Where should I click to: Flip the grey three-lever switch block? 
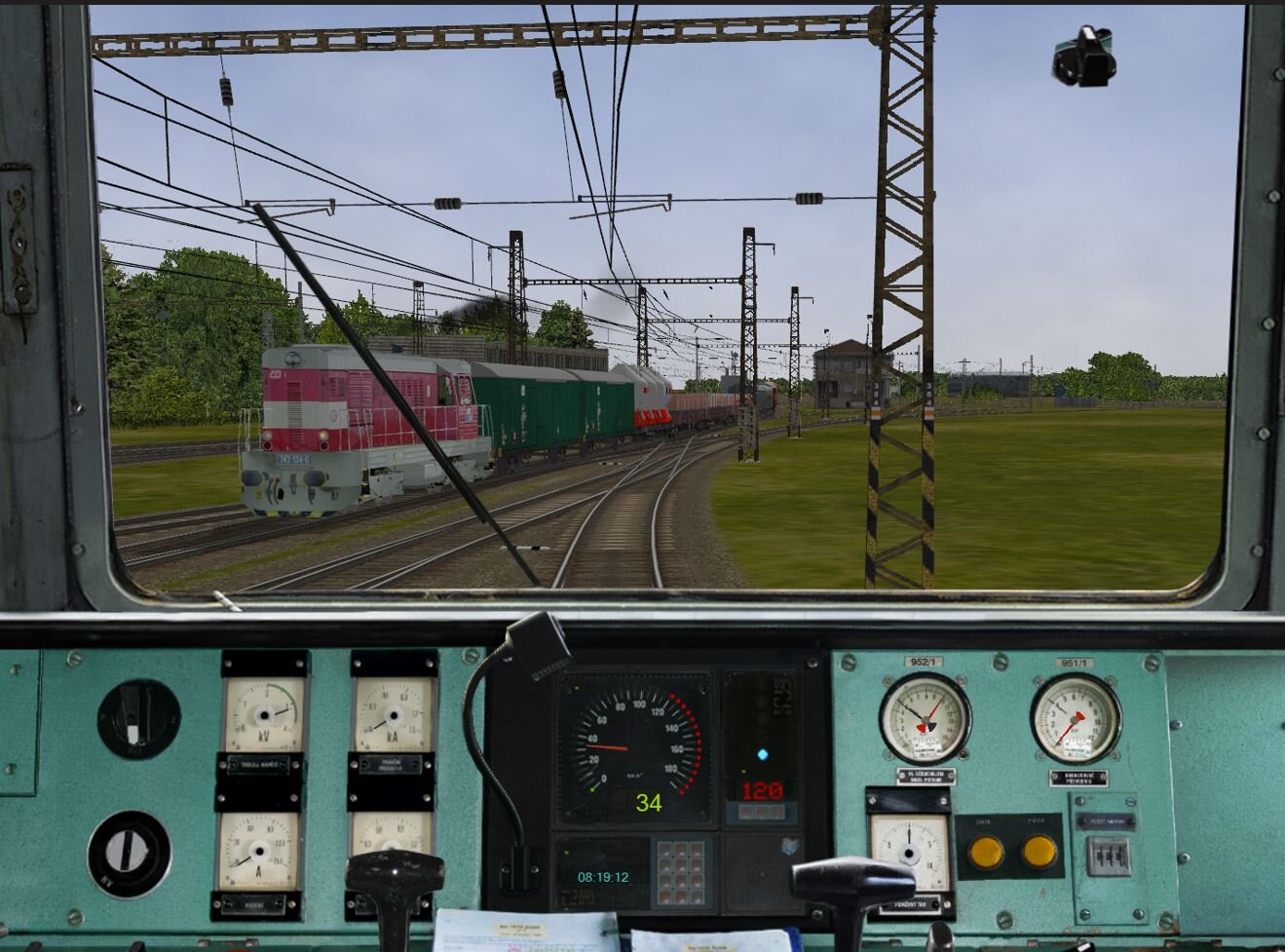(x=1109, y=857)
